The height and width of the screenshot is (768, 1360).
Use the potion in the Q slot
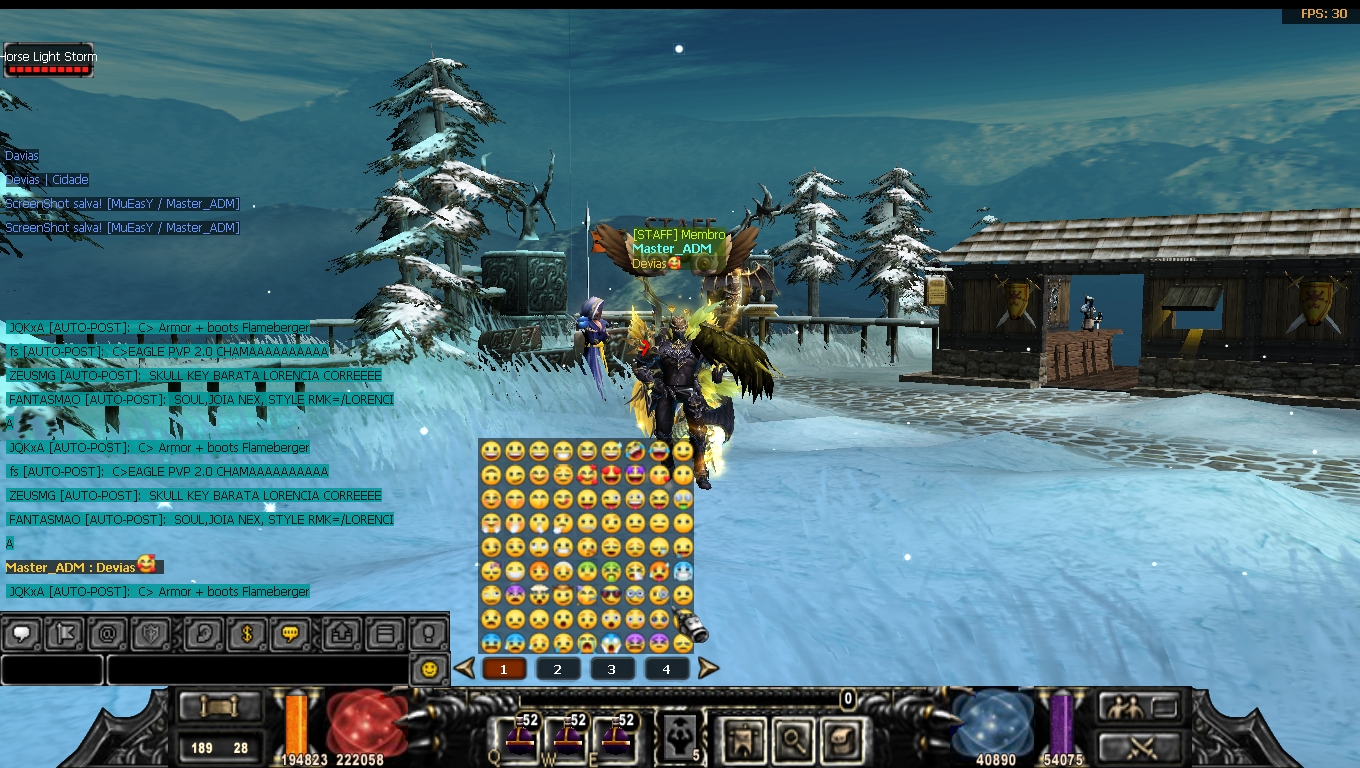point(518,738)
